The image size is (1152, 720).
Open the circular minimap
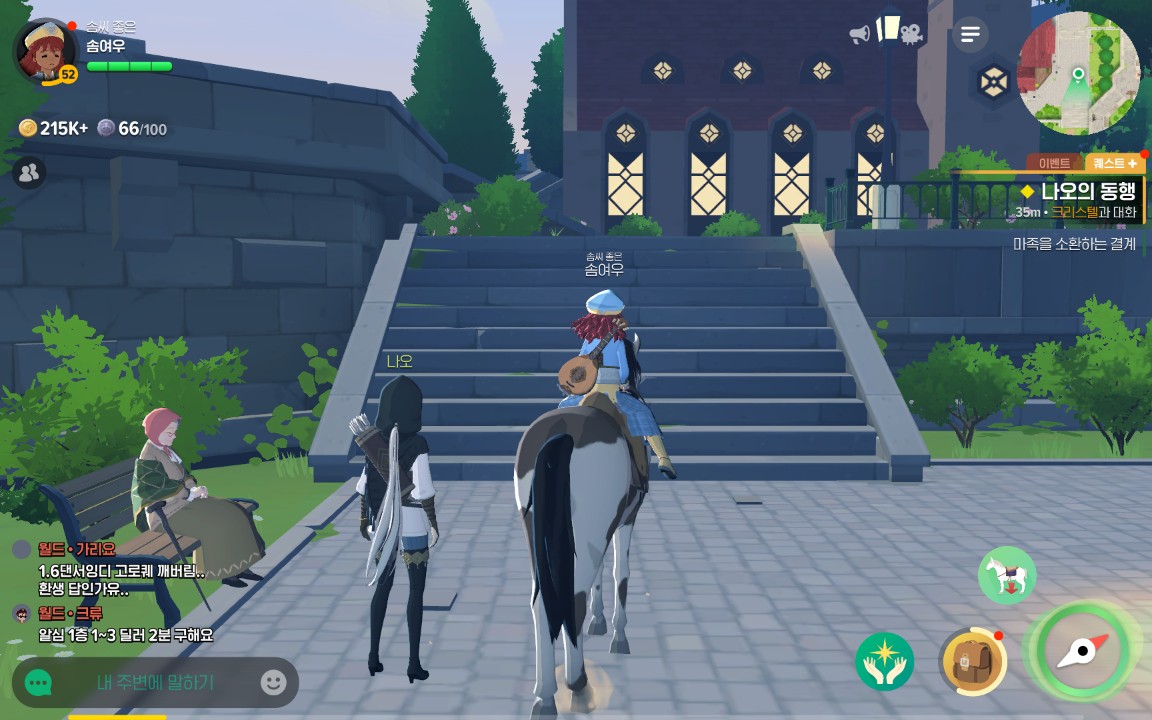pyautogui.click(x=1078, y=74)
